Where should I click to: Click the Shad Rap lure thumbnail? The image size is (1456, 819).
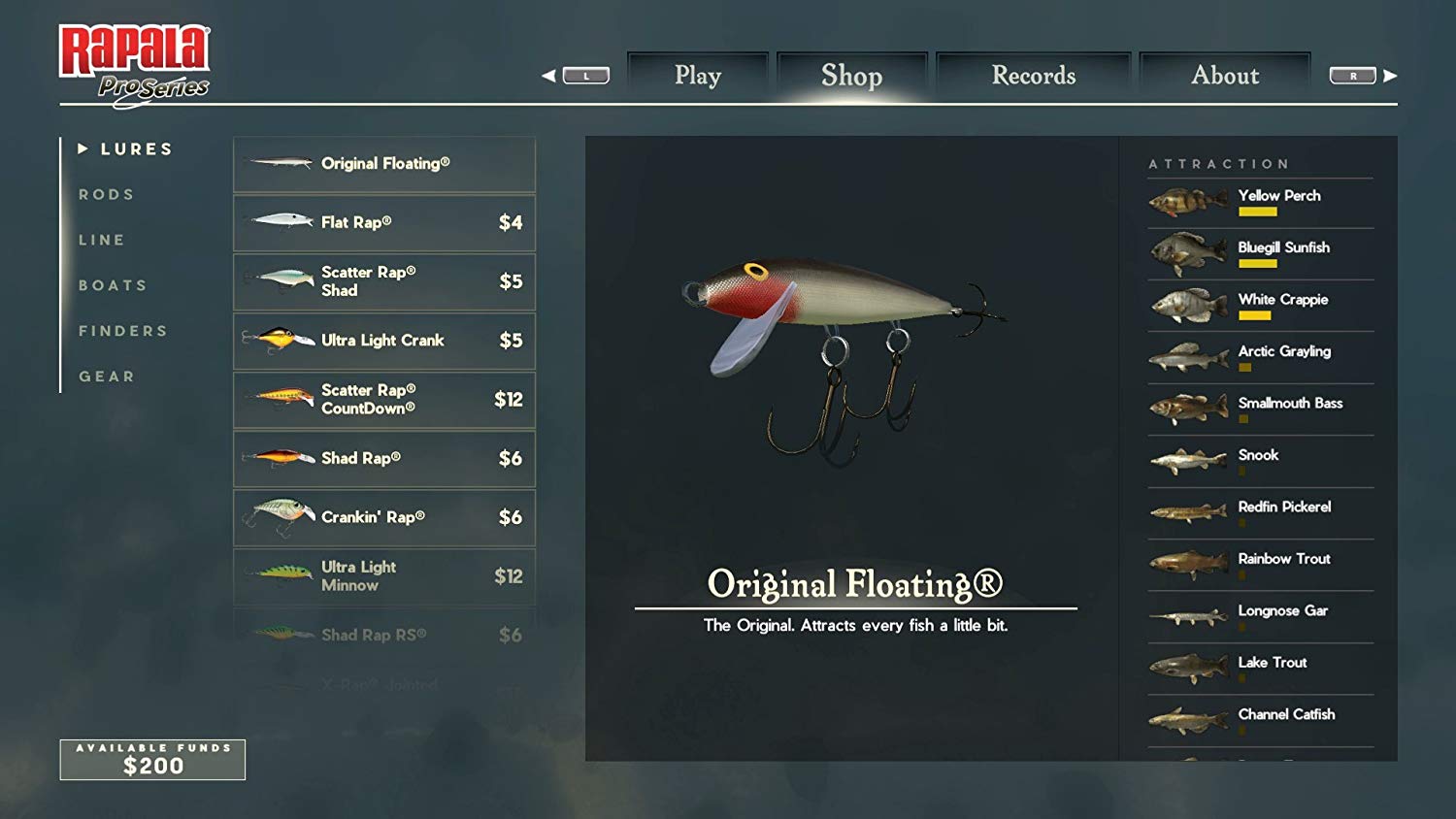pos(276,458)
